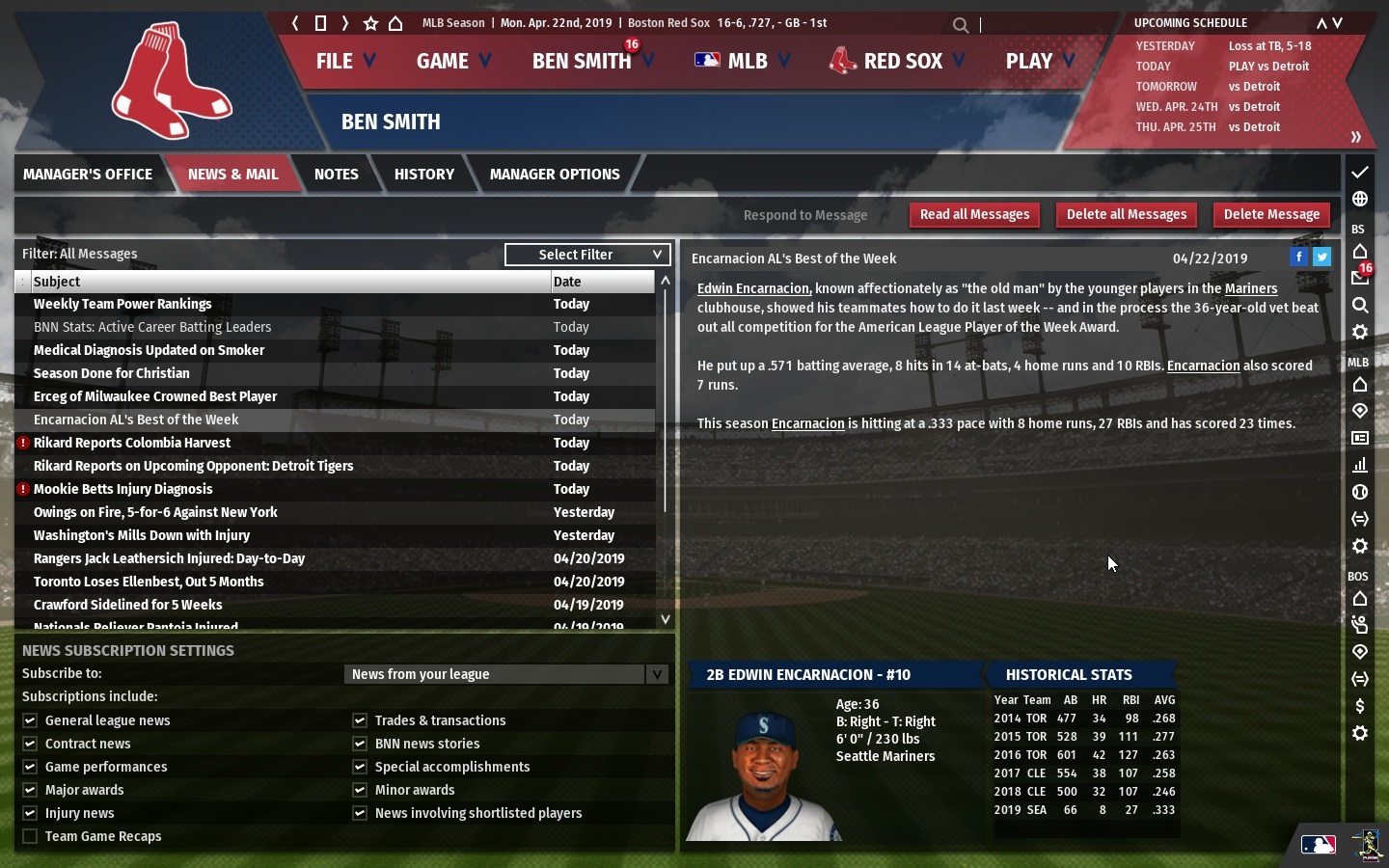Open the Edwin Encarnacion player link
1389x868 pixels.
(x=752, y=288)
